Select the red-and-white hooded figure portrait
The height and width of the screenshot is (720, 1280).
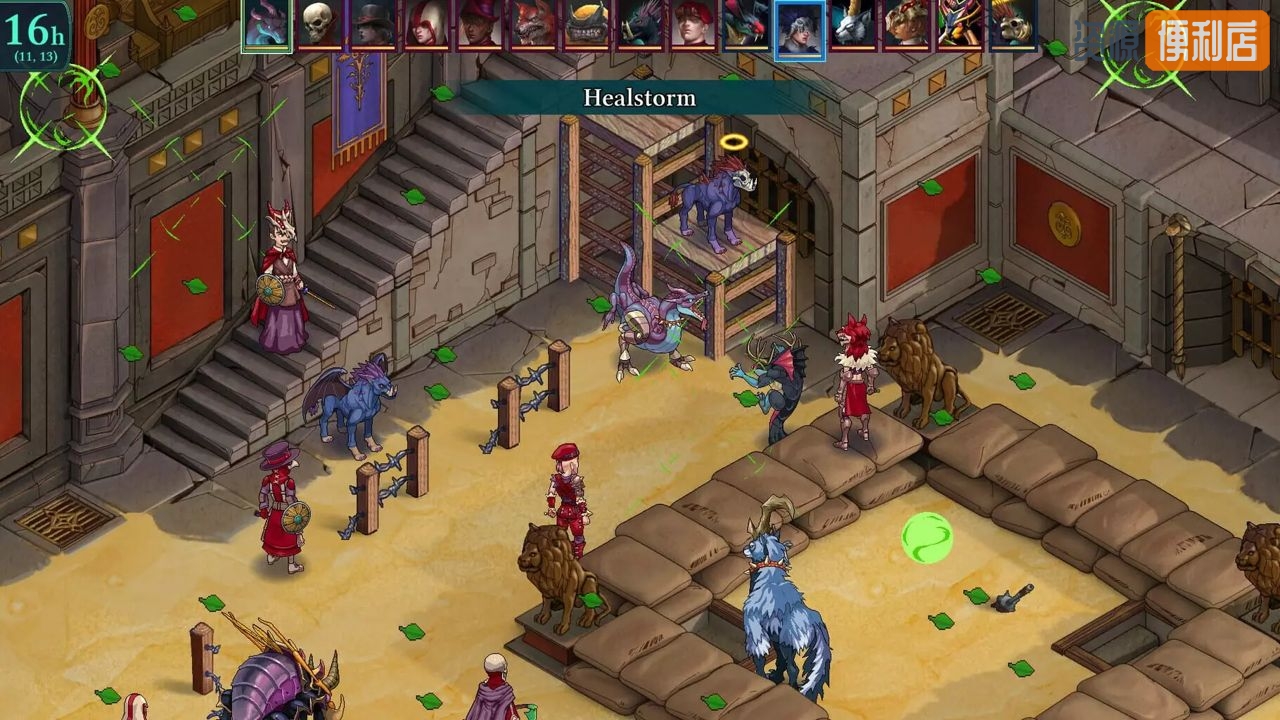coord(426,24)
